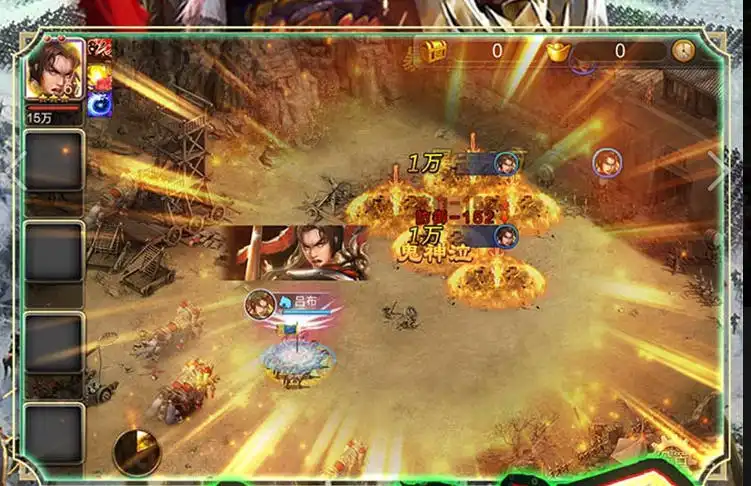Activate the blue swirl skill icon
The width and height of the screenshot is (751, 486).
point(99,104)
